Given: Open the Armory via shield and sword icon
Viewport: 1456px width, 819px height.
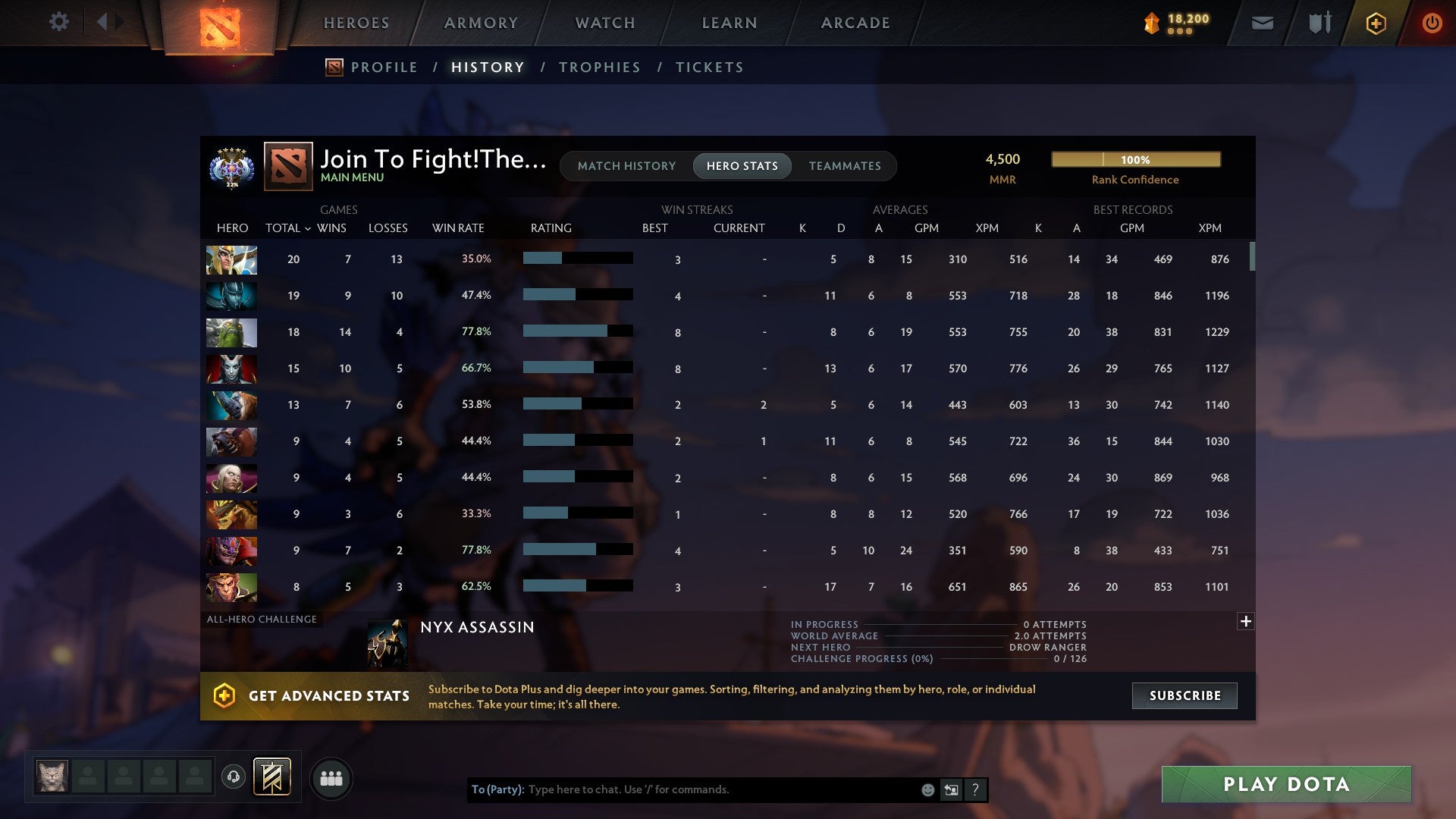Looking at the screenshot, I should pos(1319,23).
